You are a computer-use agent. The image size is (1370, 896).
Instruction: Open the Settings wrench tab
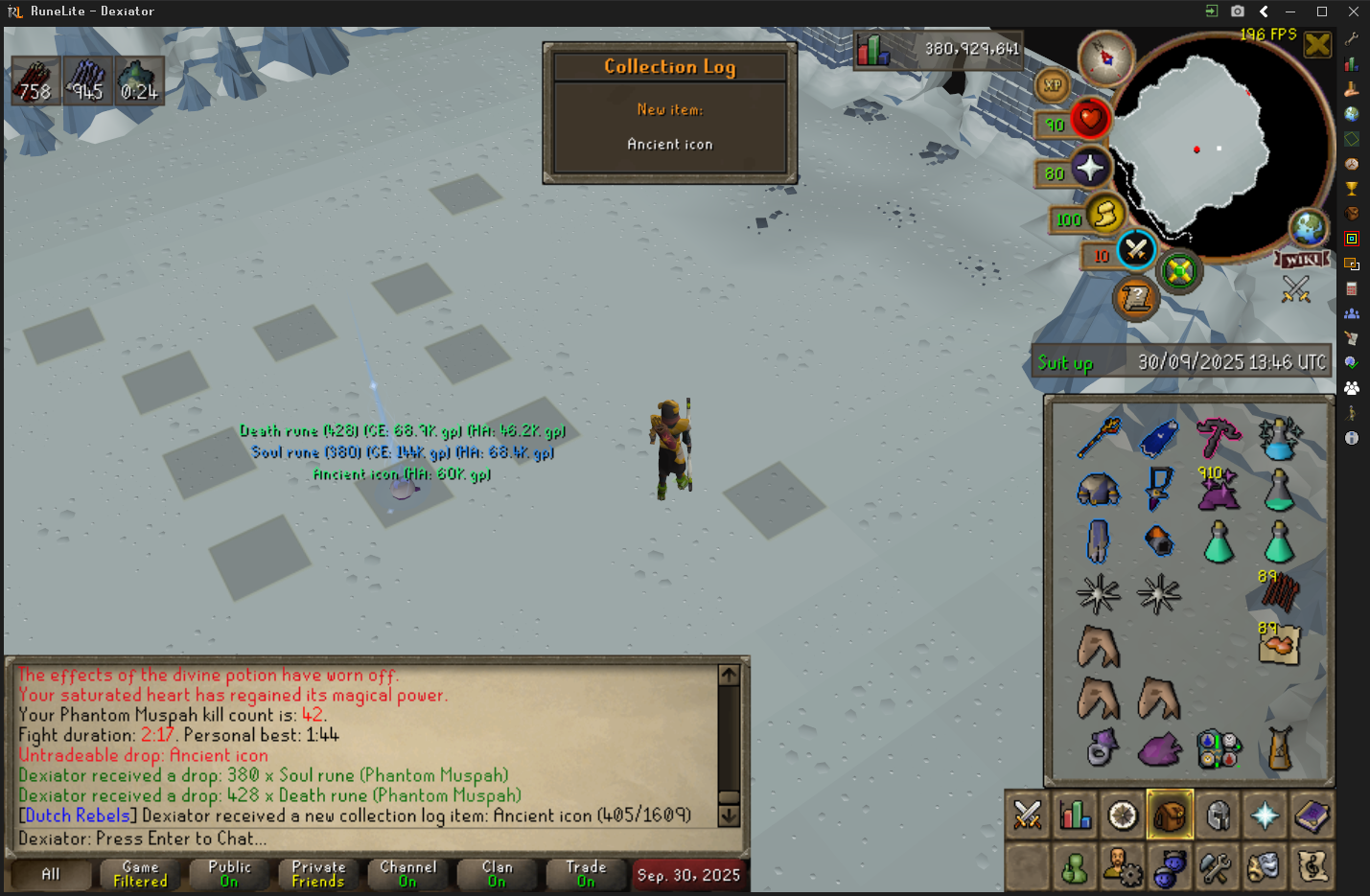pos(1216,868)
